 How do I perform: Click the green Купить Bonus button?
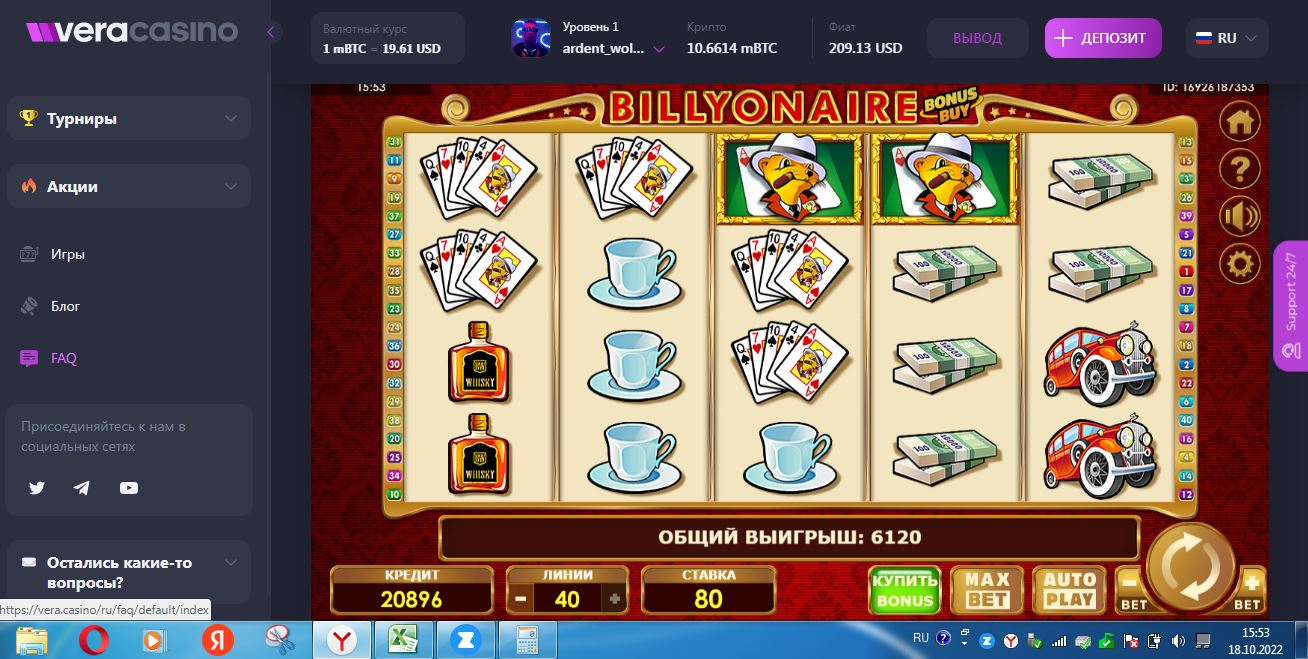tap(904, 590)
